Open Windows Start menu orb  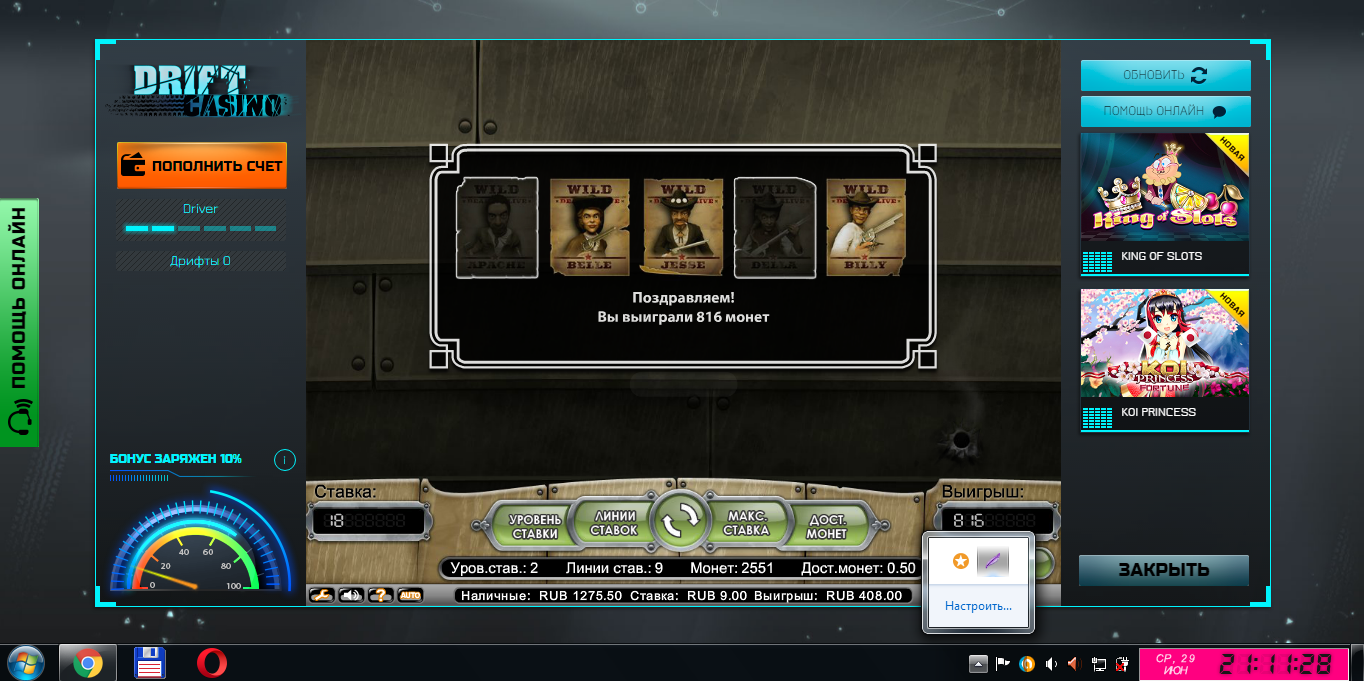25,663
